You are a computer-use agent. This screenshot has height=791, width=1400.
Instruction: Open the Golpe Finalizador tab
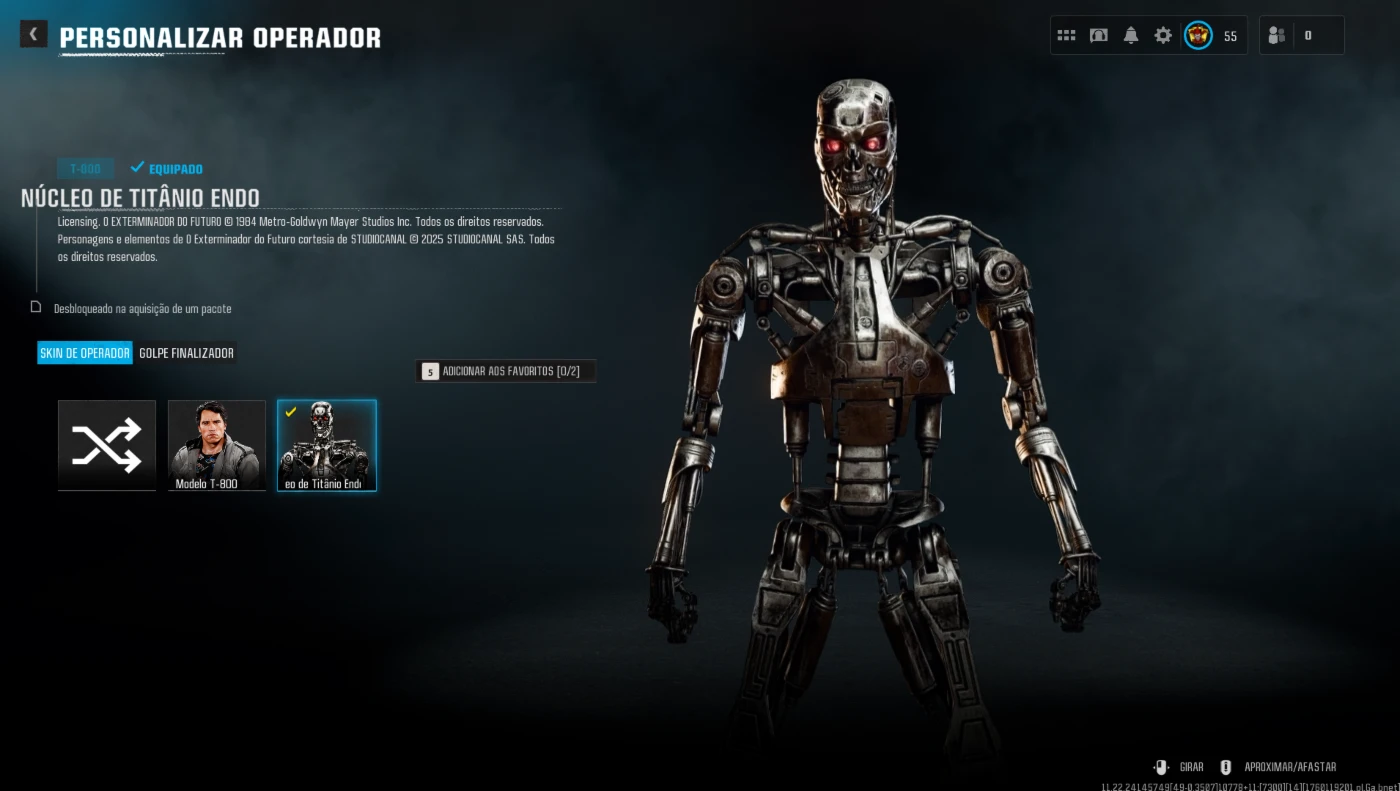point(187,353)
